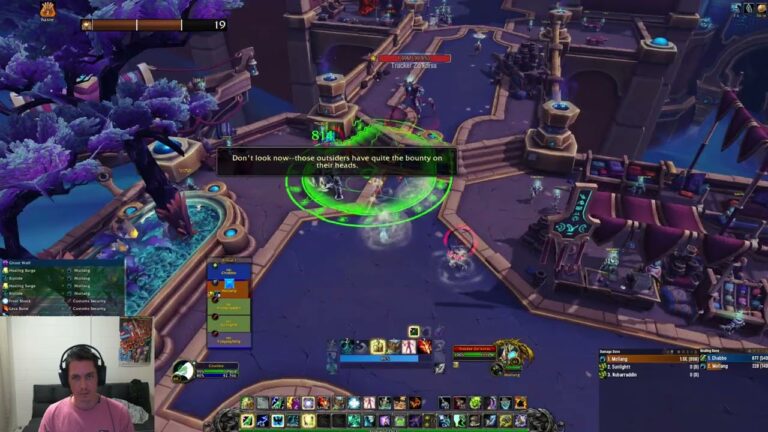Screen dimensions: 768x432
Task: Click the target's golden portrait frame
Action: click(508, 354)
